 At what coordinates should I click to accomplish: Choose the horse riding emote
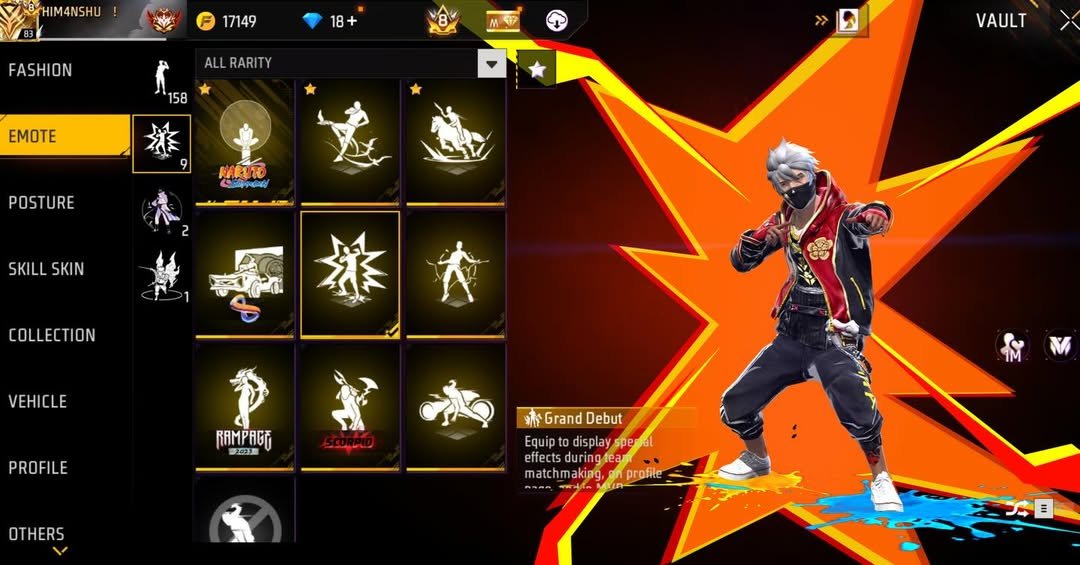[x=455, y=142]
